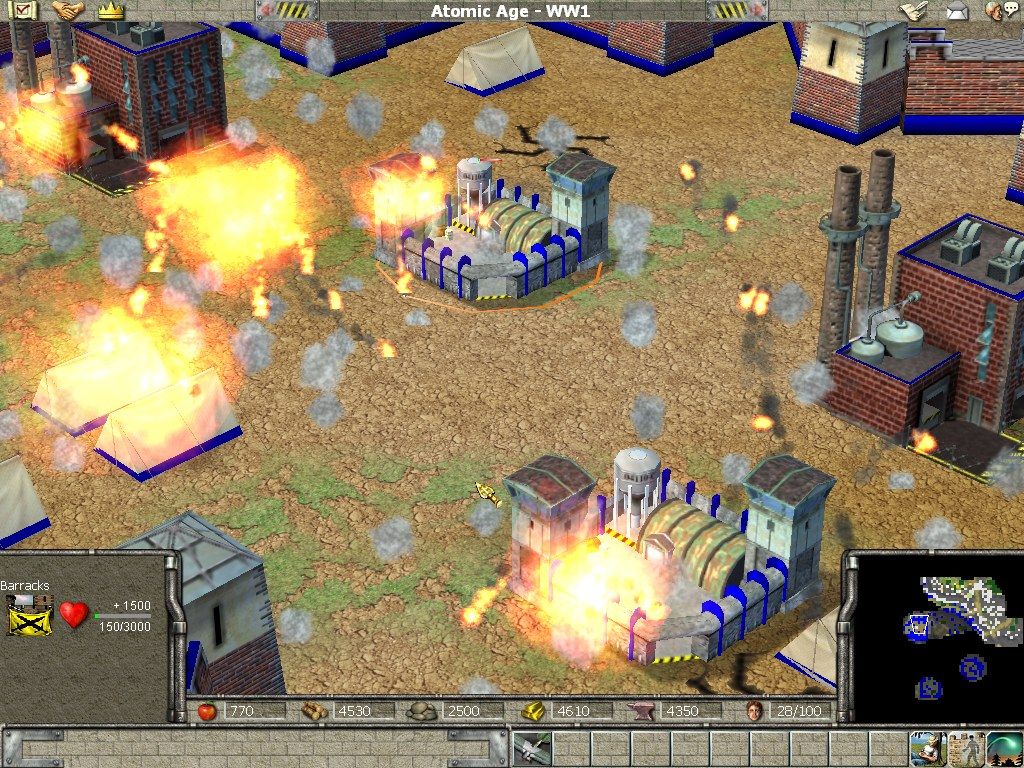1024x768 pixels.
Task: Click the population face icon
Action: 755,711
